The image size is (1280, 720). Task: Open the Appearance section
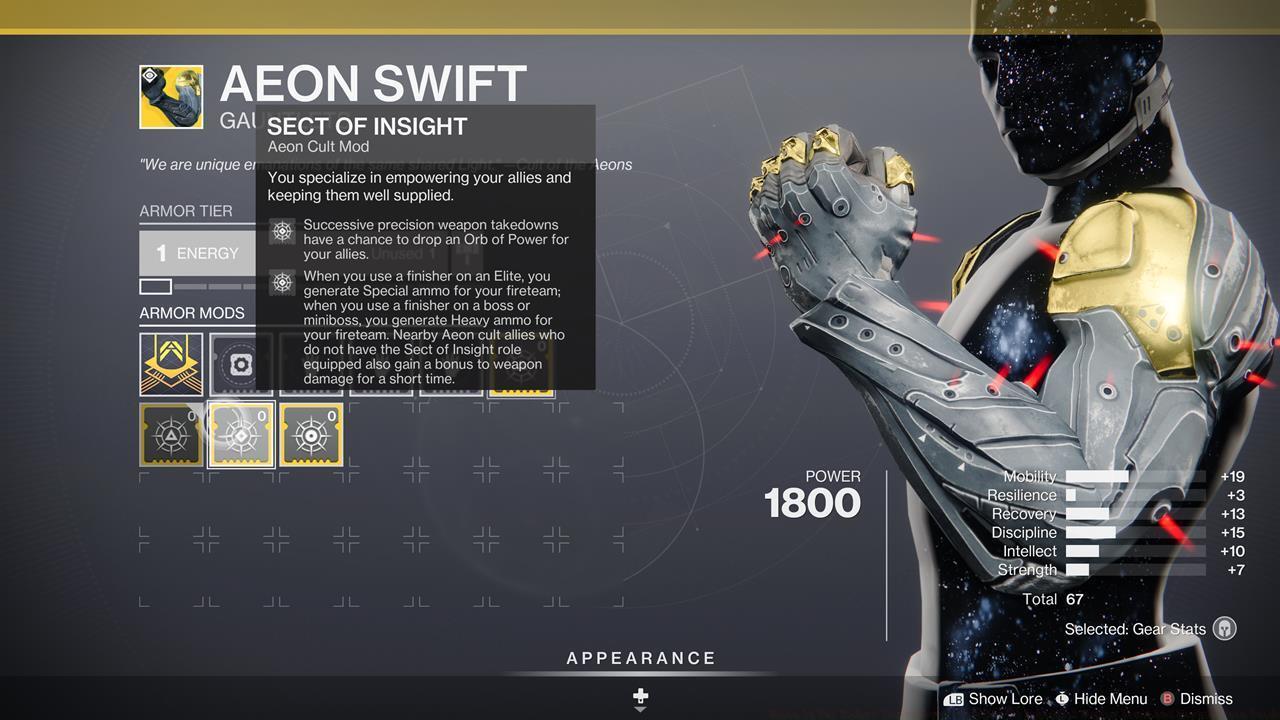(640, 658)
